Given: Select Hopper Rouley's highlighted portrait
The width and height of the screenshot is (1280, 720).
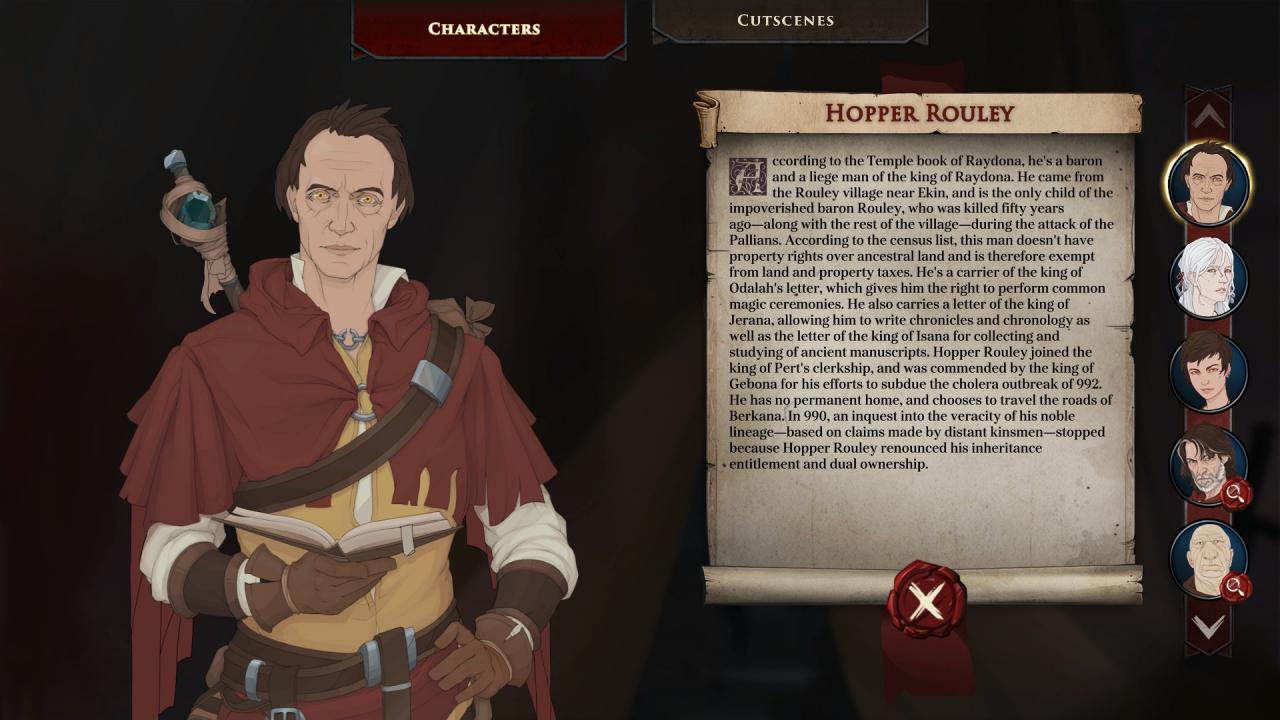Looking at the screenshot, I should (x=1208, y=184).
